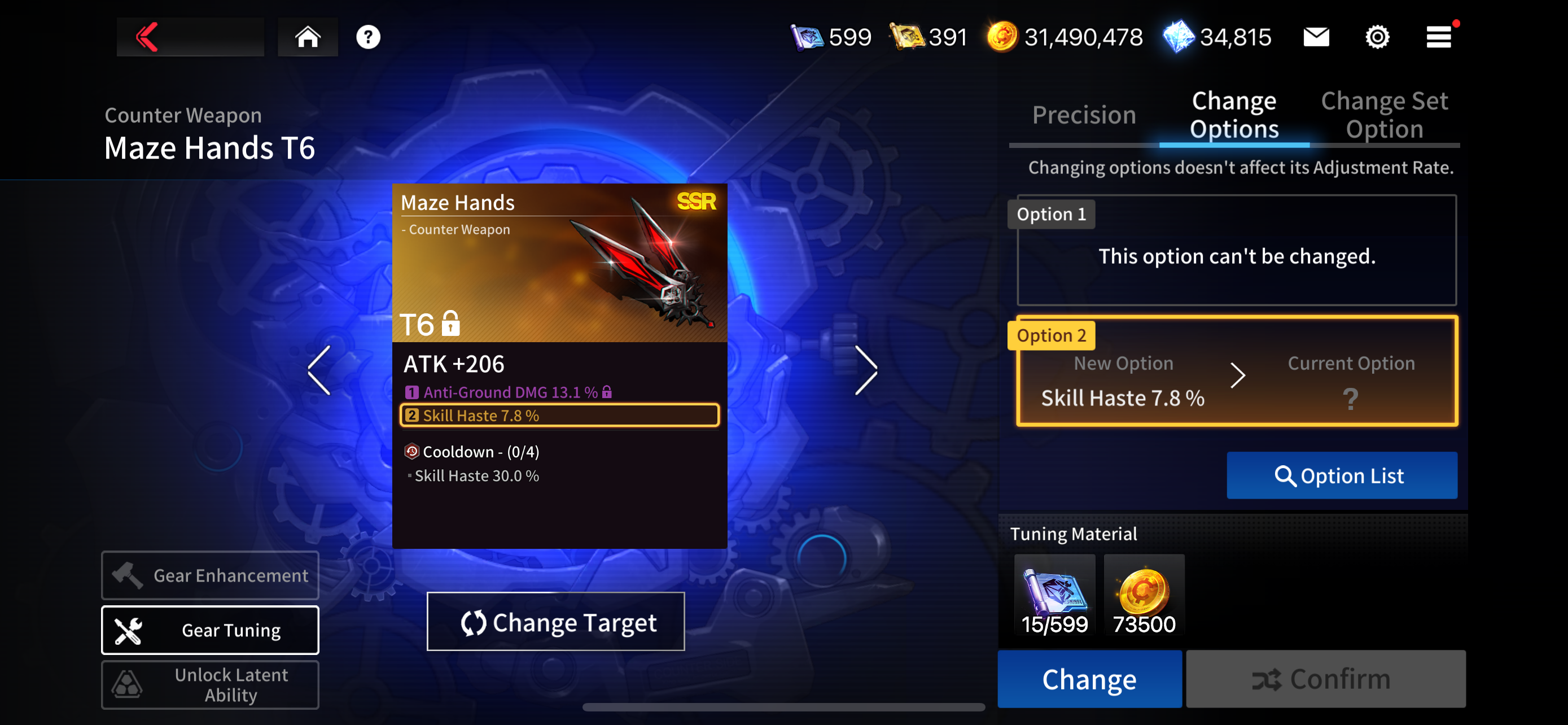The height and width of the screenshot is (725, 1568).
Task: Open the hamburger main menu
Action: [1439, 37]
